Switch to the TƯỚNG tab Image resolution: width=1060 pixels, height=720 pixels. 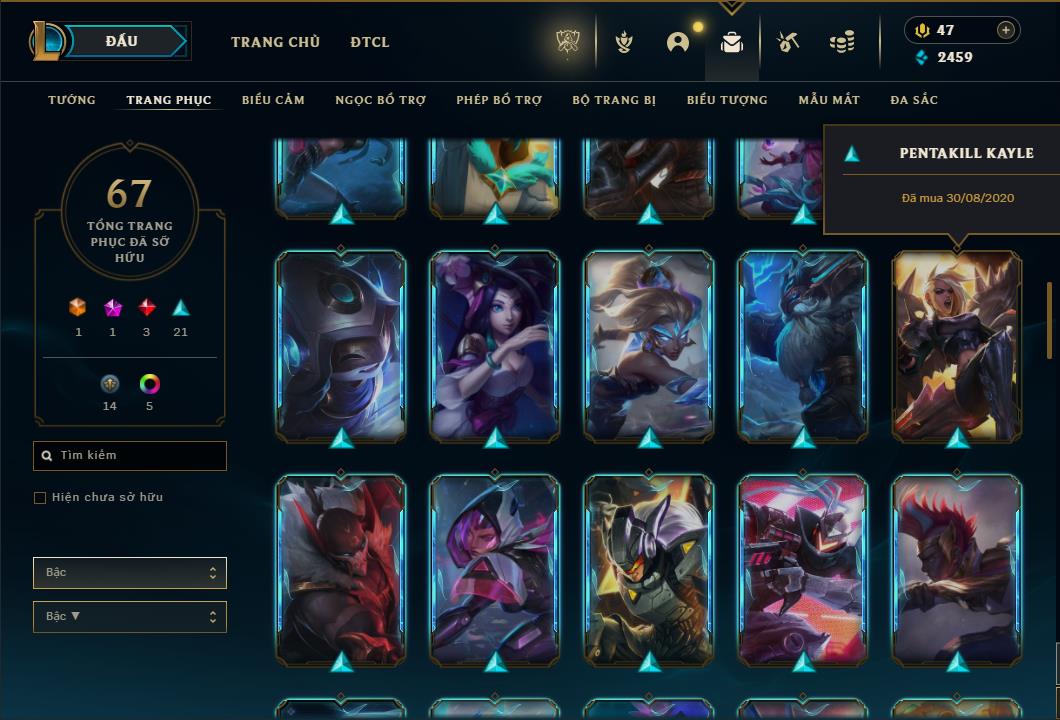tap(72, 100)
